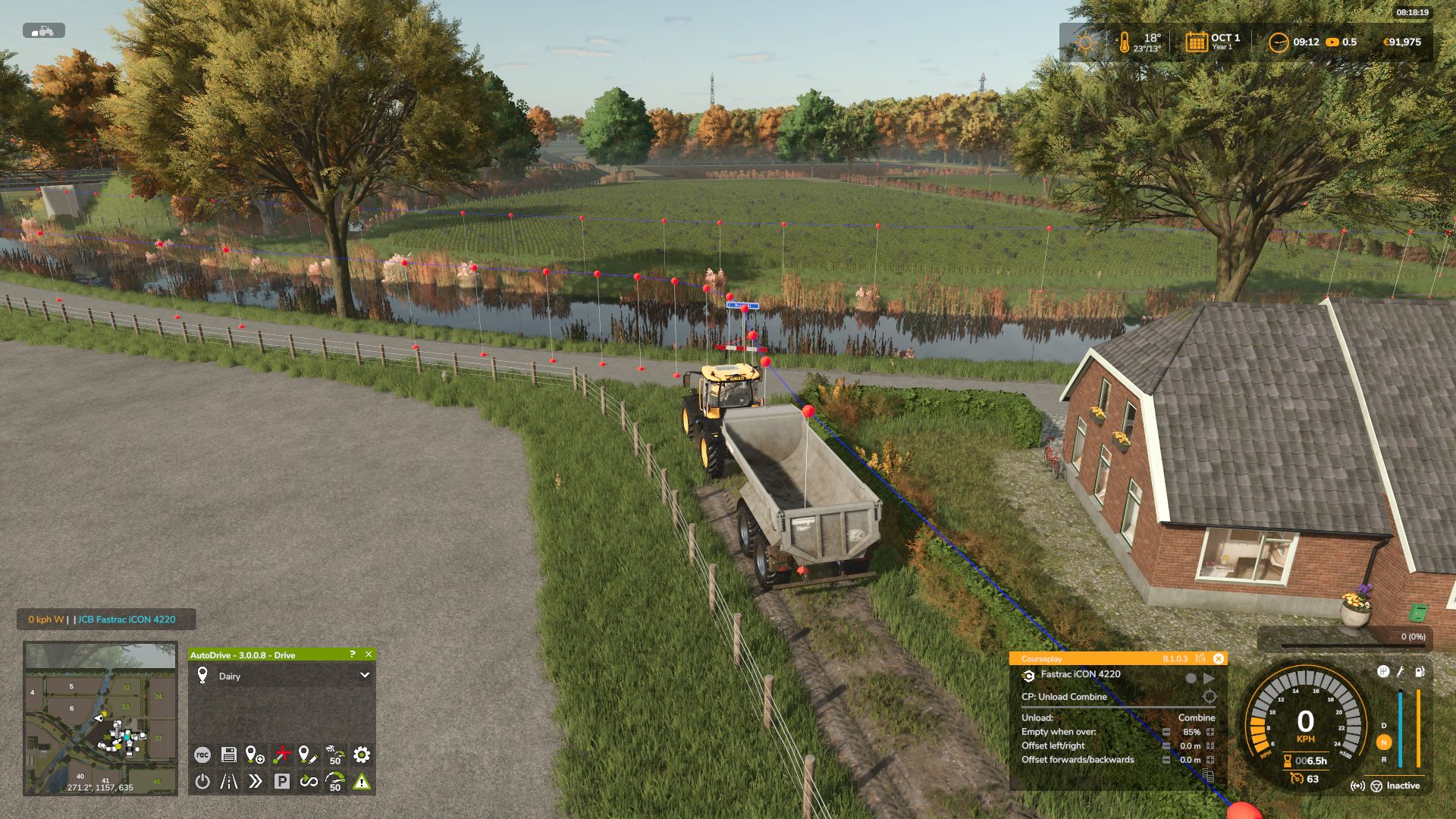Click the save routes disk icon in AutoDrive

point(228,754)
